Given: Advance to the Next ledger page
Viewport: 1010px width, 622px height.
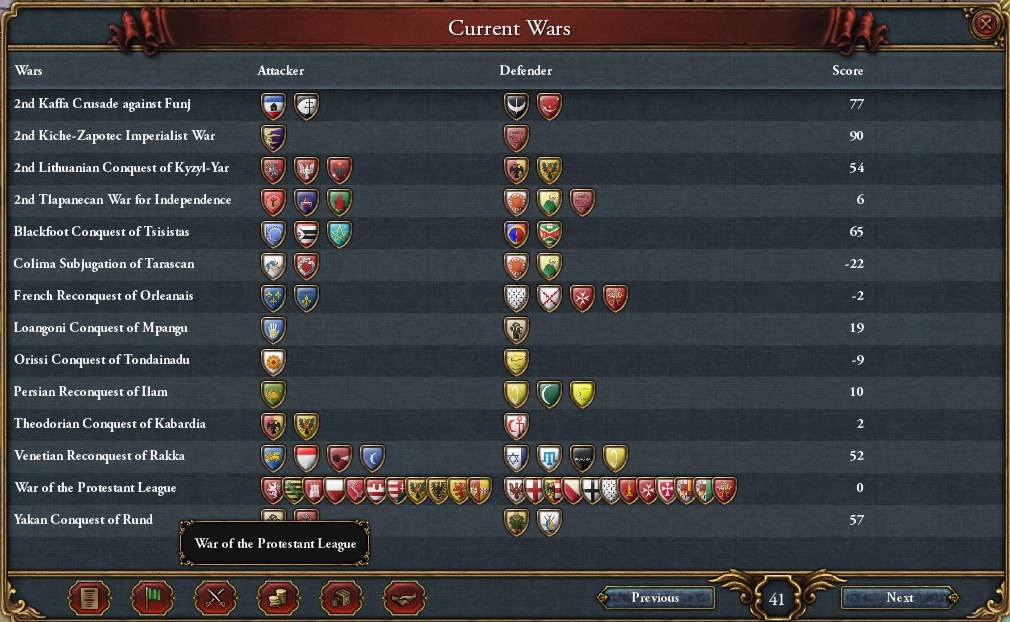Looking at the screenshot, I should click(x=899, y=598).
